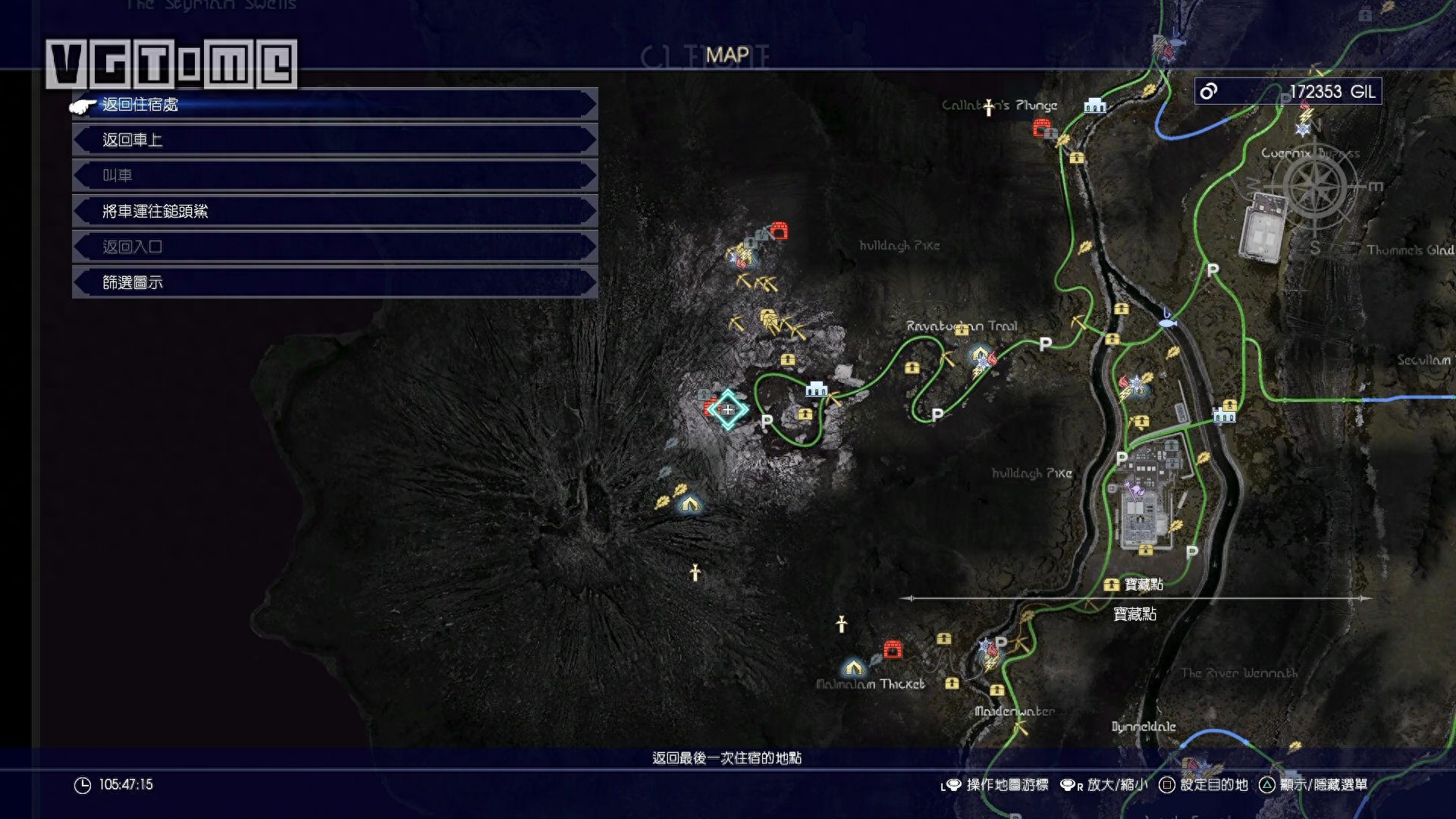
Task: Click the greyed-out 叫車 entry
Action: click(334, 176)
